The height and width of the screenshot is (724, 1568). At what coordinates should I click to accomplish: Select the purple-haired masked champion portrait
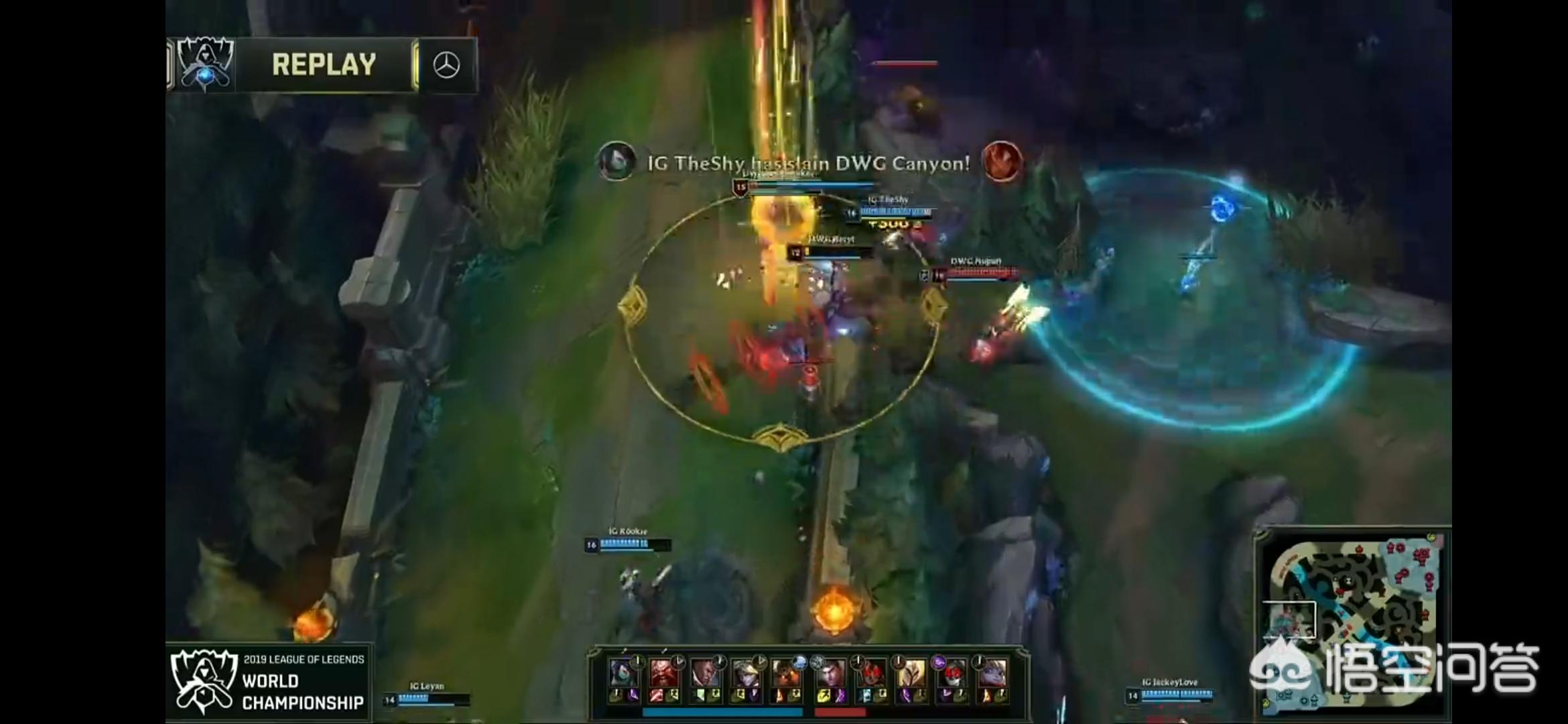pos(623,673)
